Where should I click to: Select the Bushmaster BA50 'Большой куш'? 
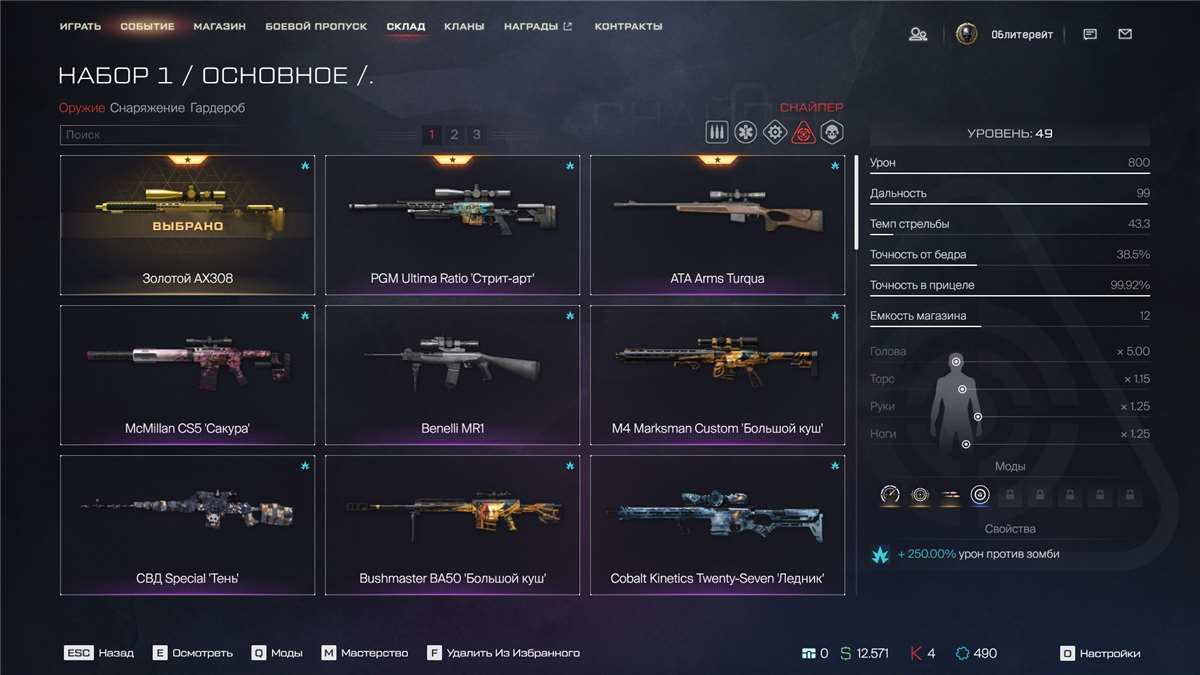click(452, 525)
